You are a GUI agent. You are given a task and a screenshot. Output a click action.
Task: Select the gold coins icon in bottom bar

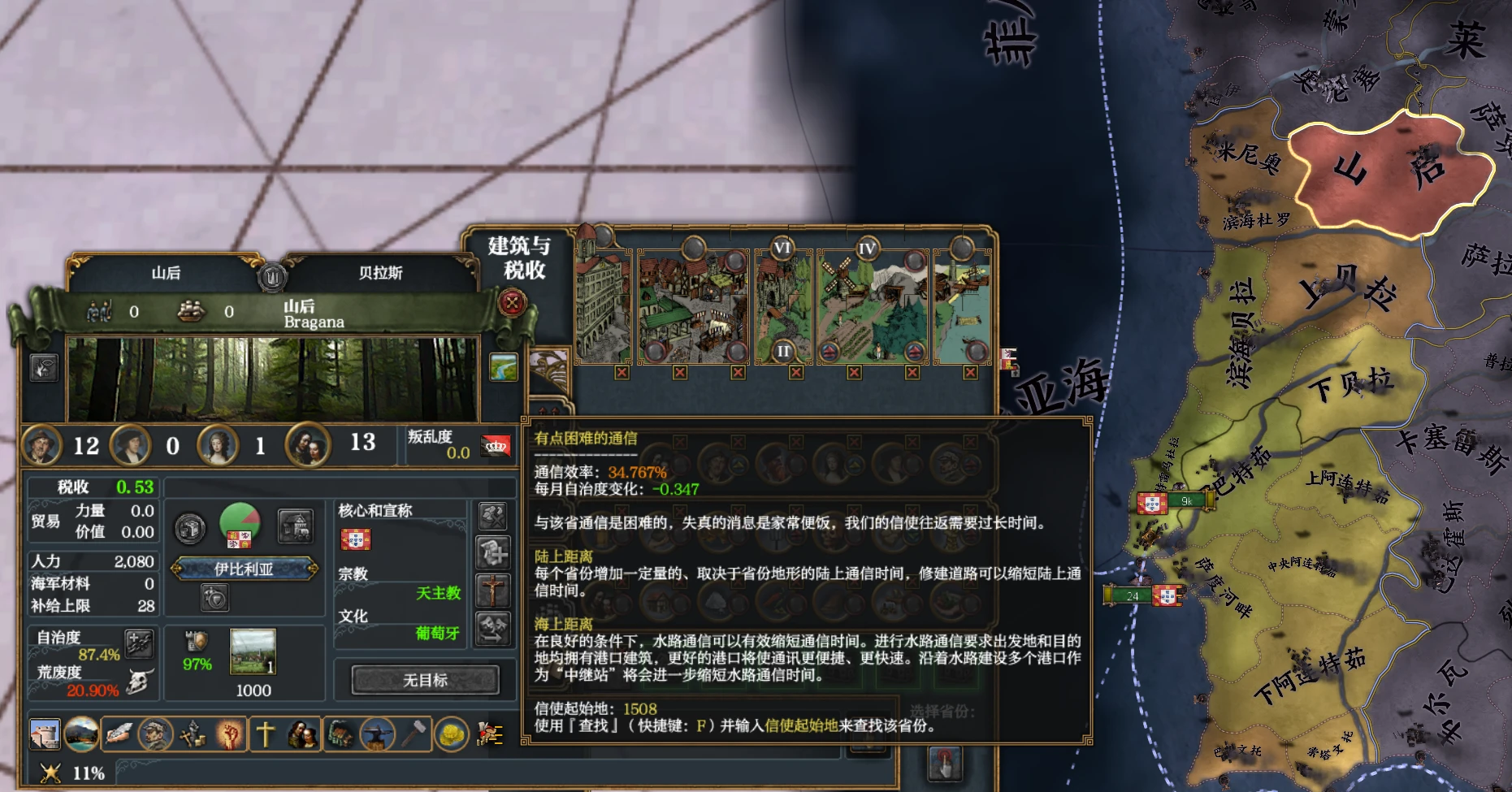coord(452,734)
